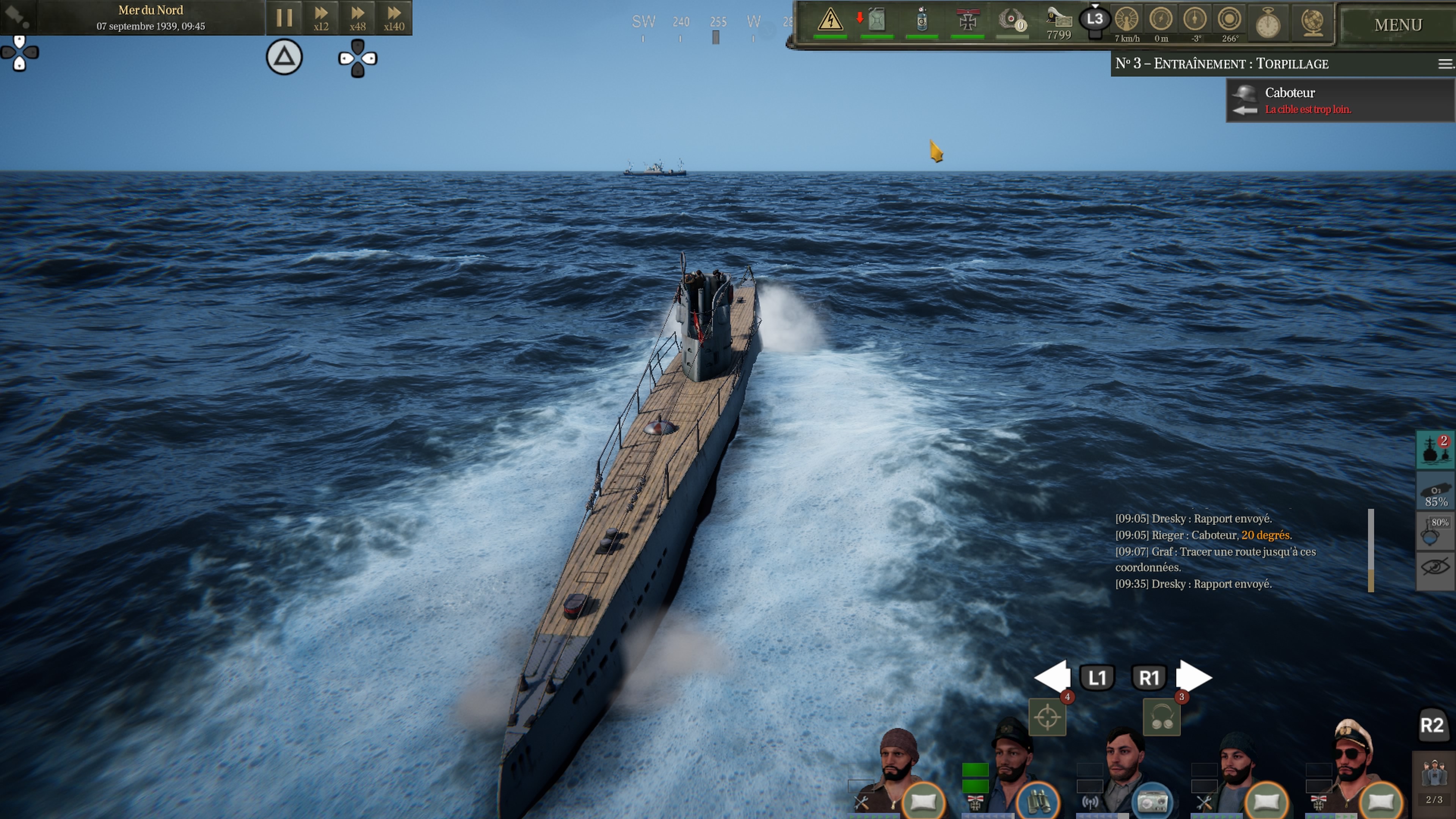Open the MENU button
Viewport: 1456px width, 819px height.
1398,25
